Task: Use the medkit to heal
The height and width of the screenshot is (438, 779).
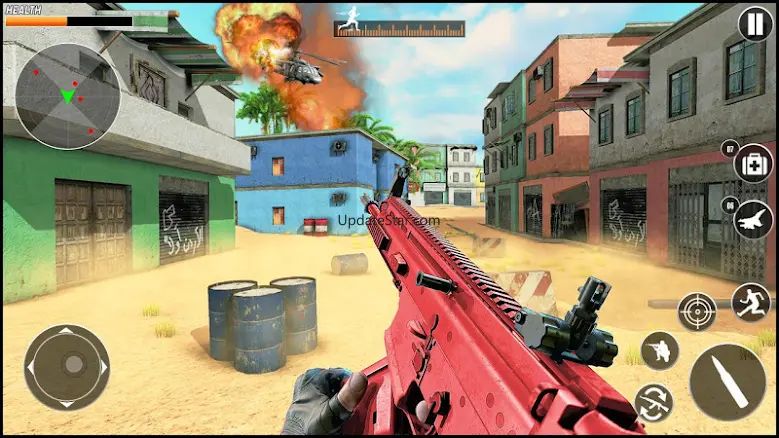Action: point(753,163)
